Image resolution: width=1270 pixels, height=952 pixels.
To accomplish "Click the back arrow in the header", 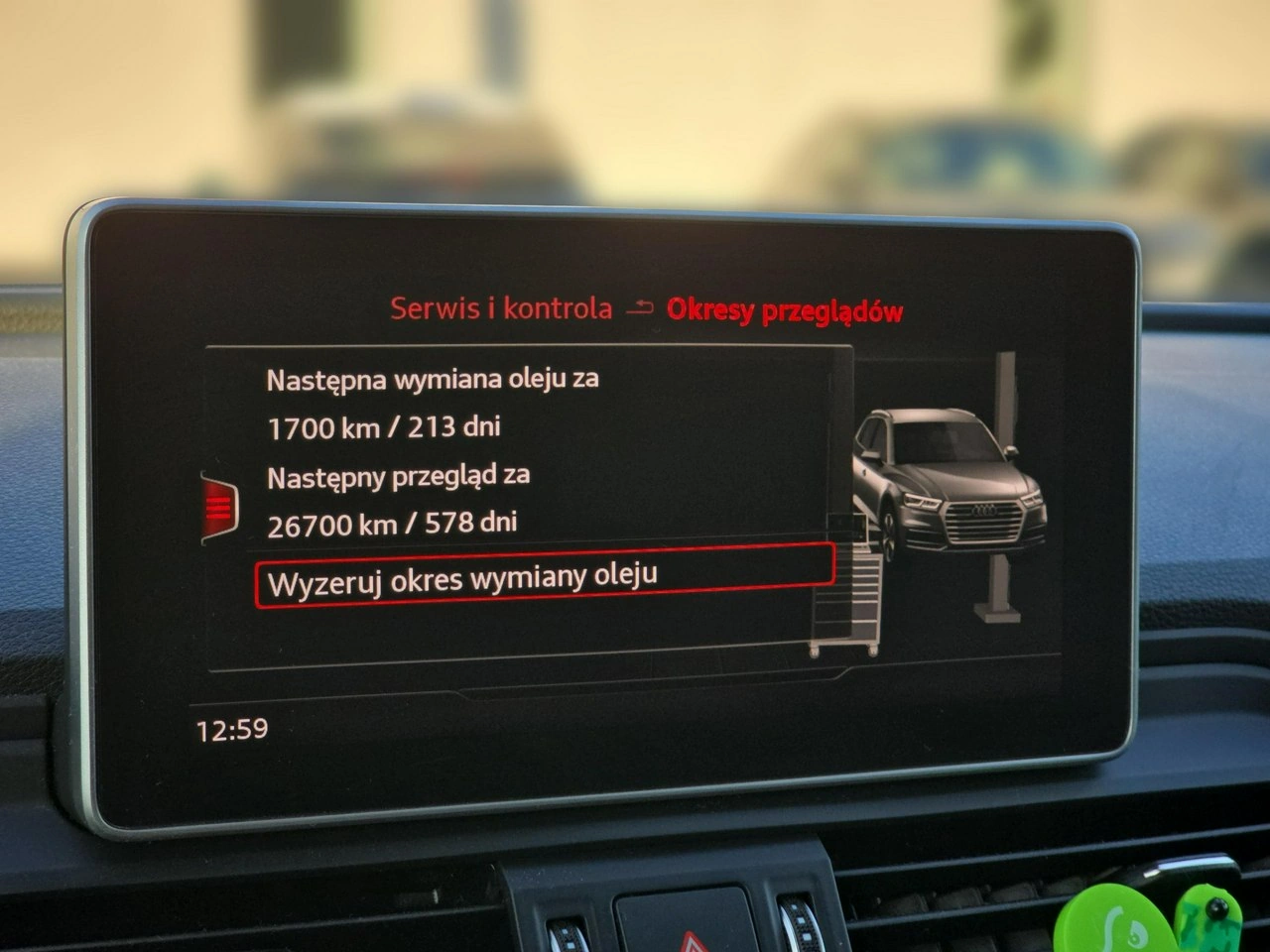I will point(641,308).
